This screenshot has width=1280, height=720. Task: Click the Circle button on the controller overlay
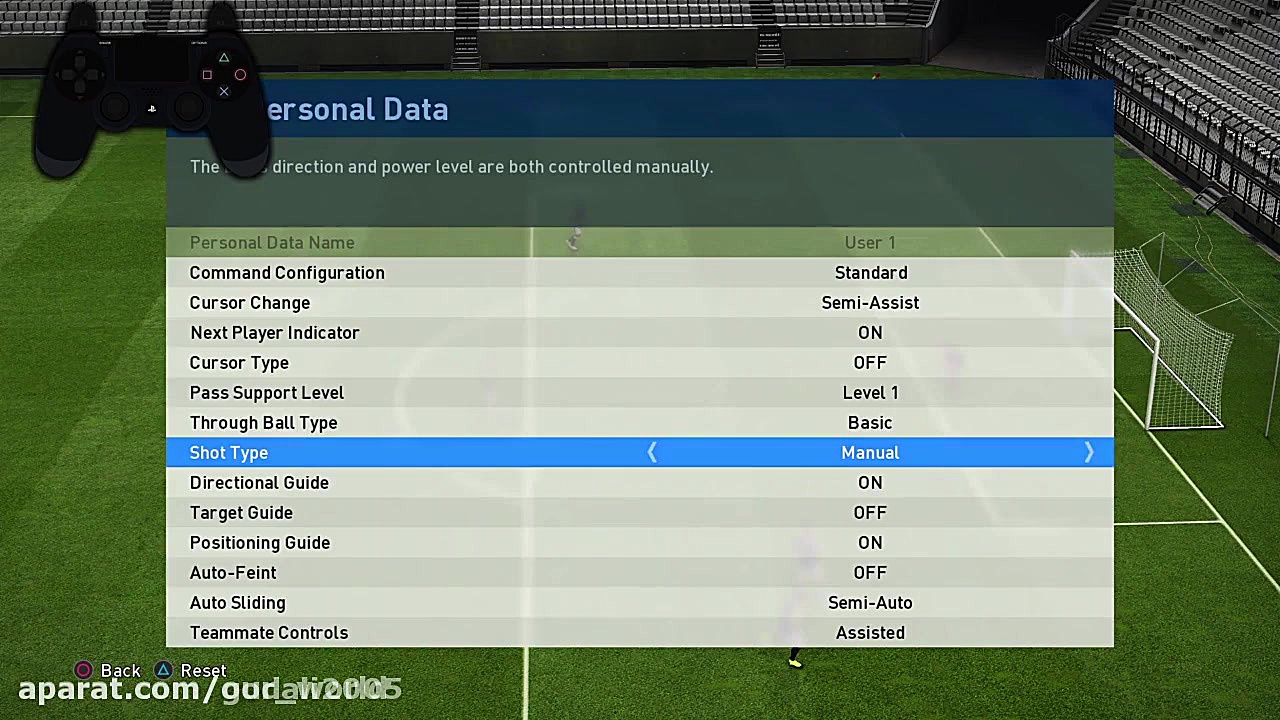point(240,74)
